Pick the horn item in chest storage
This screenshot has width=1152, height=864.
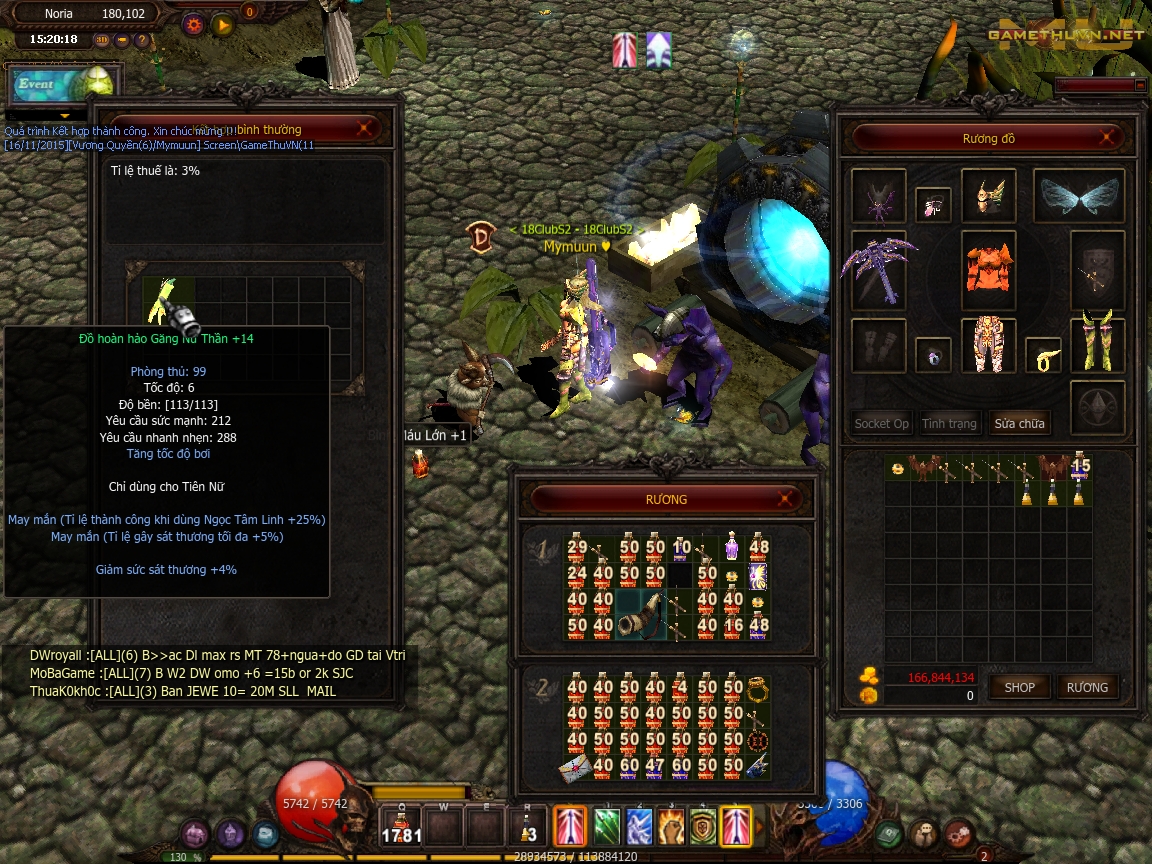(x=643, y=613)
